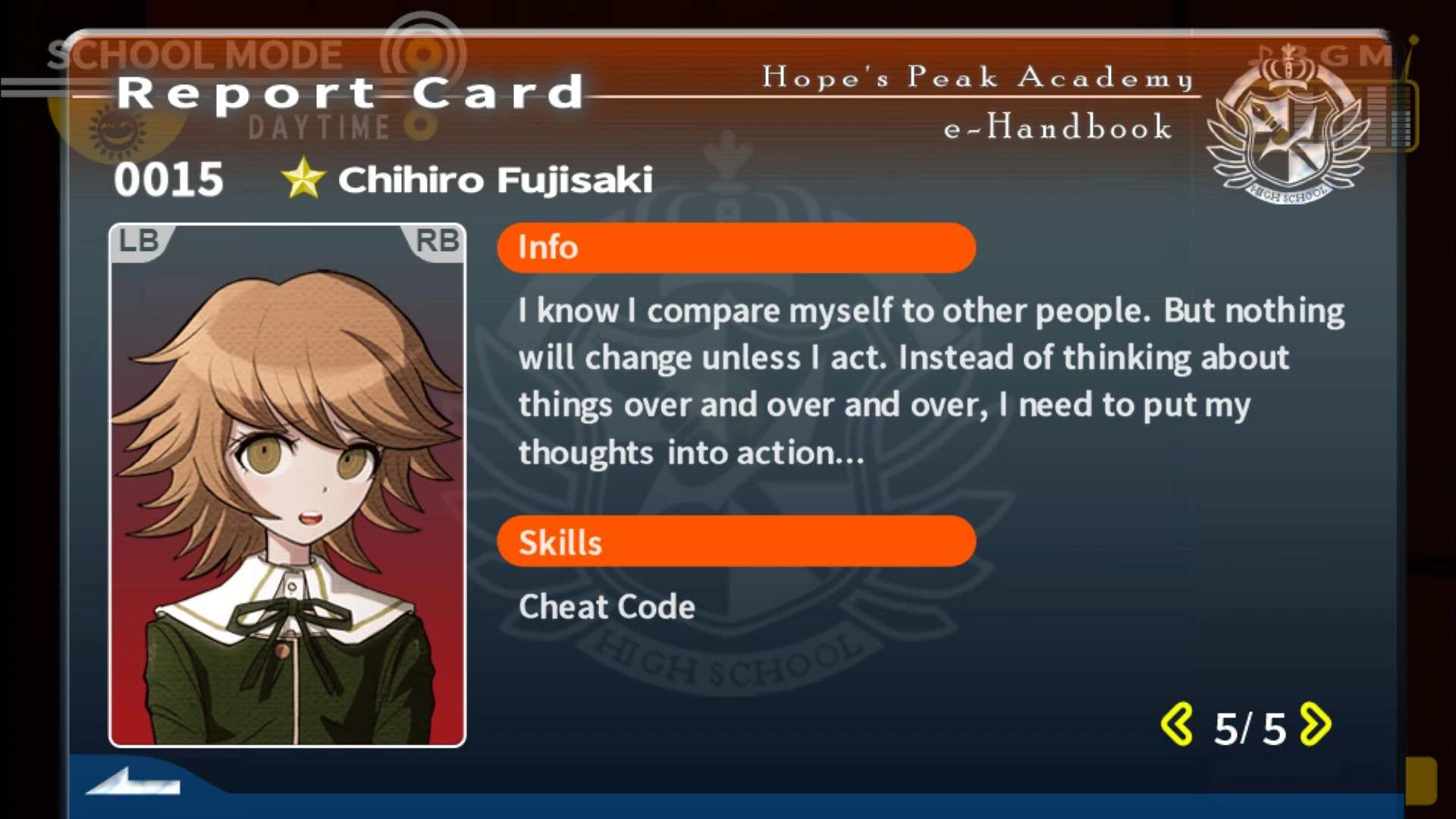Click the Cheat Code skill entry
The width and height of the screenshot is (1456, 819).
point(606,606)
